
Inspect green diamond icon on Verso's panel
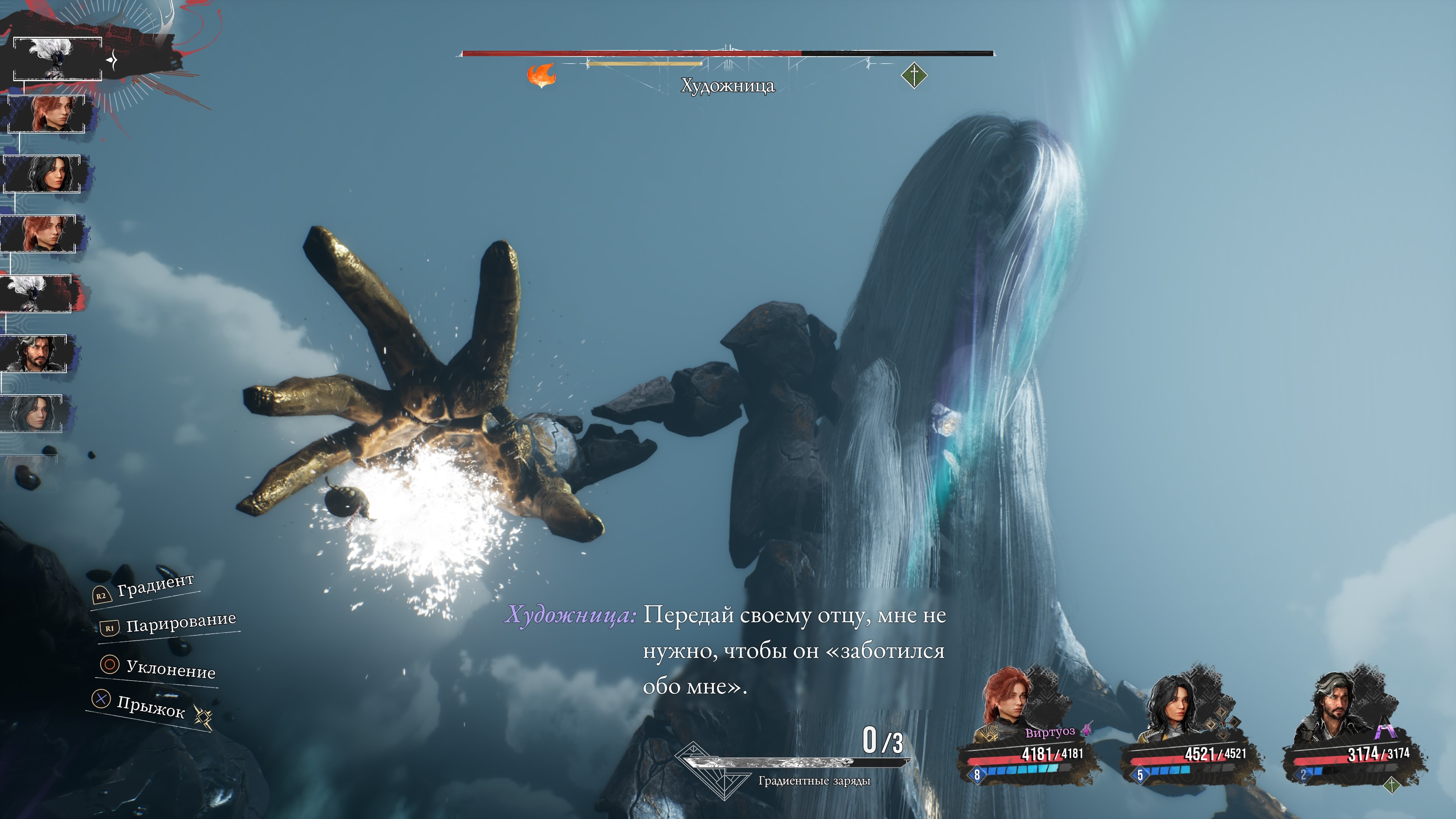pos(1391,784)
